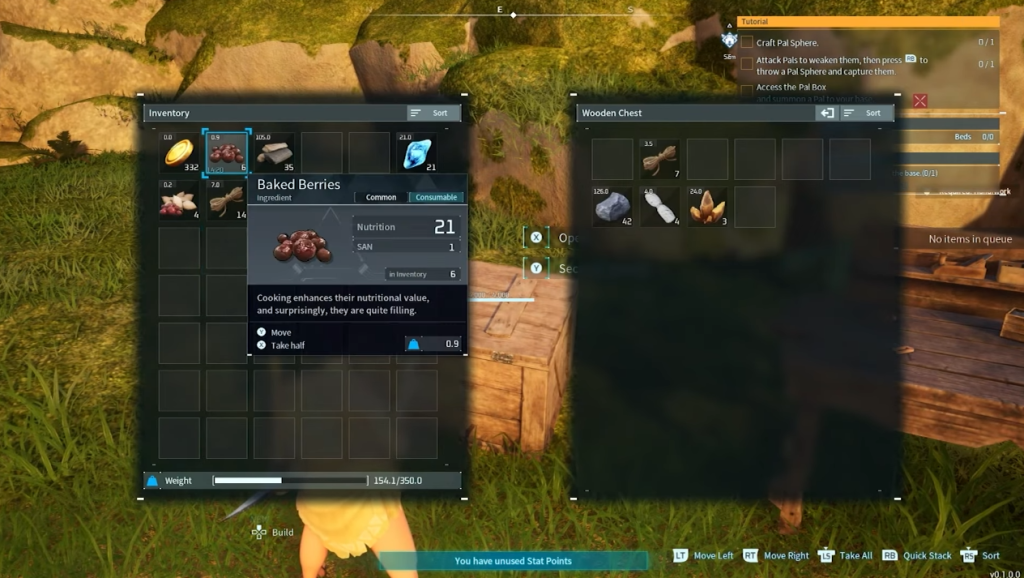Choose the berry seeds inventory slot
The image size is (1024, 578).
(x=179, y=200)
